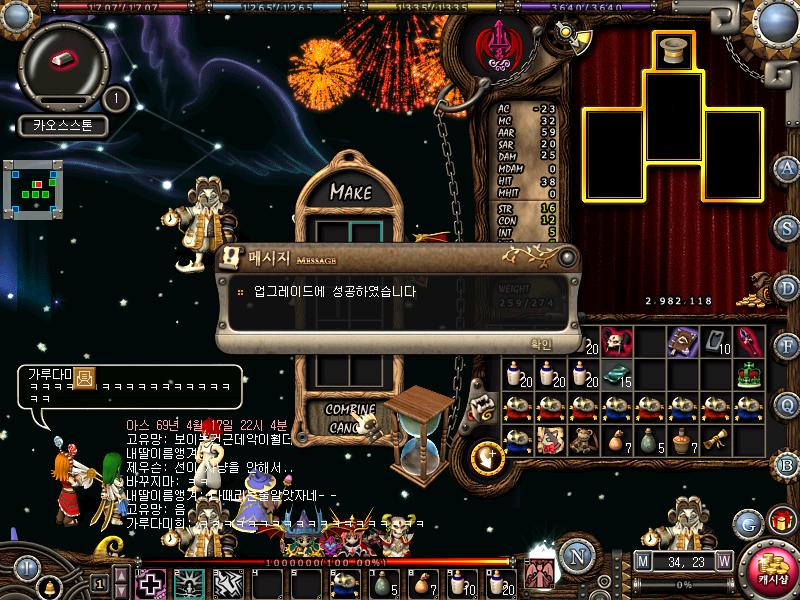The height and width of the screenshot is (600, 800).
Task: Activate the white cross skill on hotbar
Action: (x=150, y=582)
